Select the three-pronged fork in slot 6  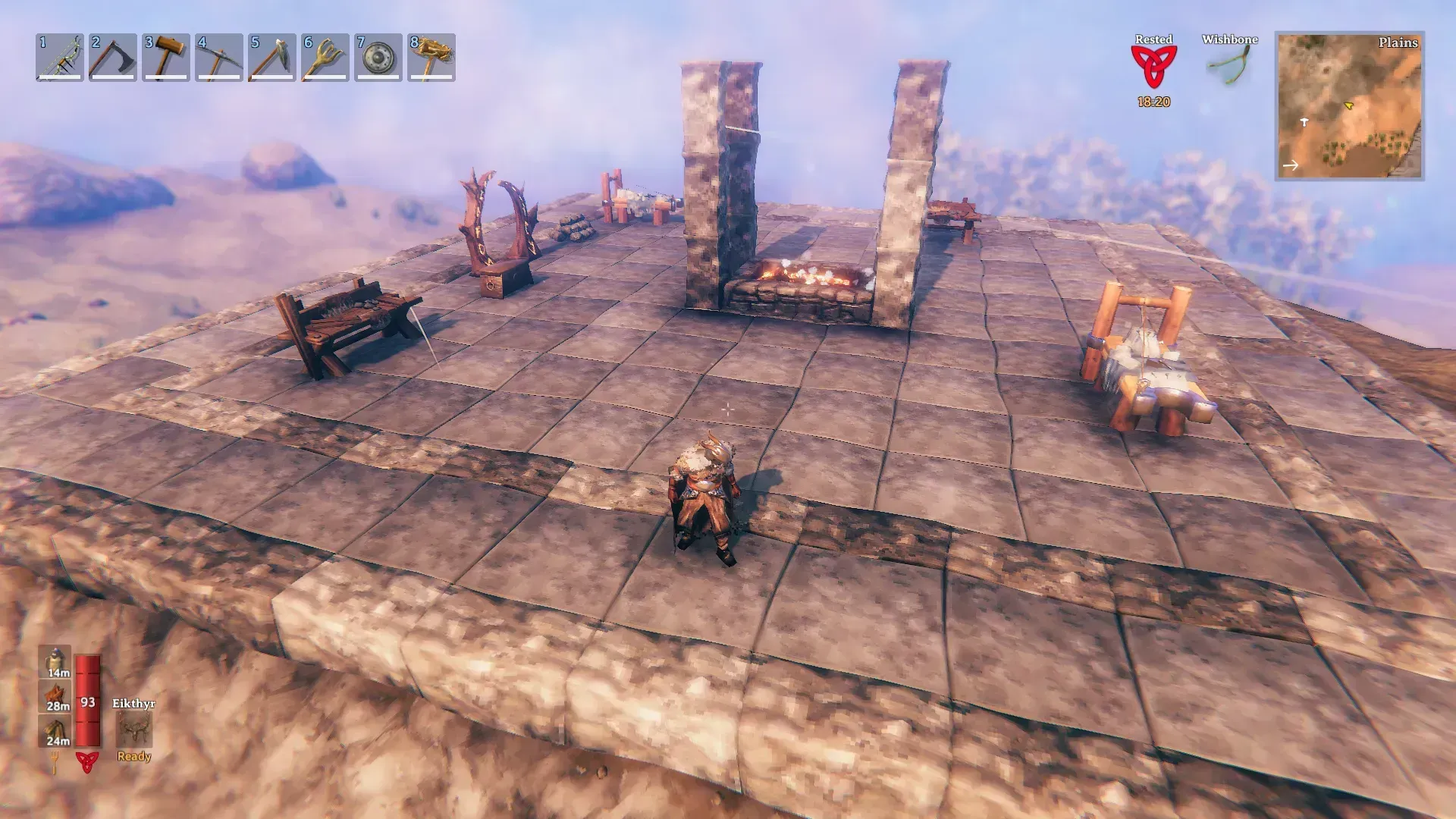tap(325, 58)
